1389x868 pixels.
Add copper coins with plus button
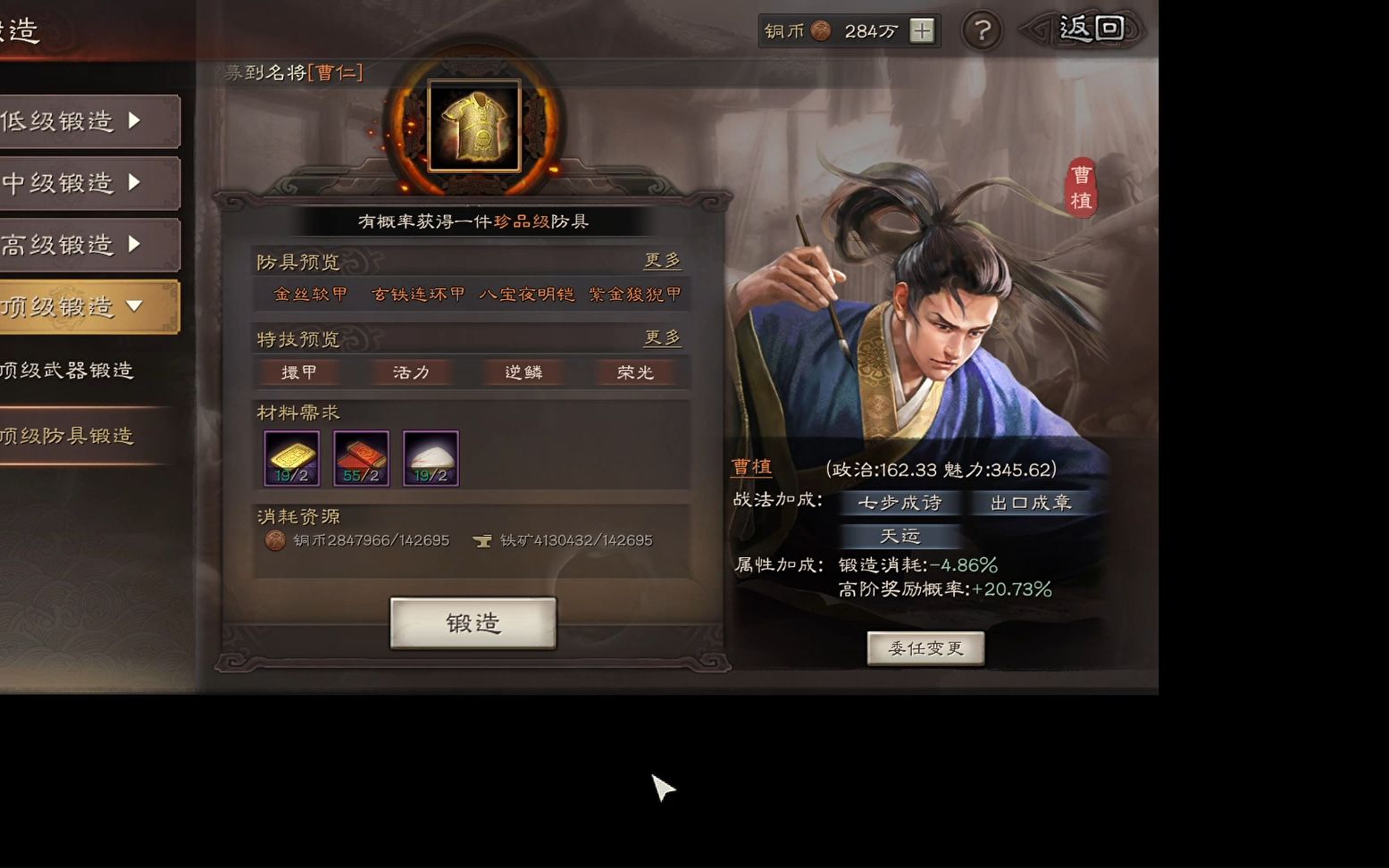click(x=922, y=31)
